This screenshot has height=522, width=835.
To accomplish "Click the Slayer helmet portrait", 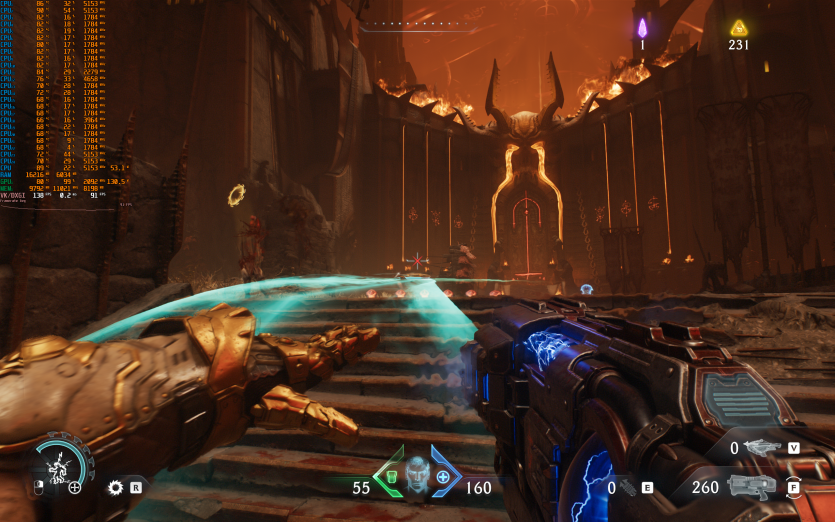I will (417, 469).
